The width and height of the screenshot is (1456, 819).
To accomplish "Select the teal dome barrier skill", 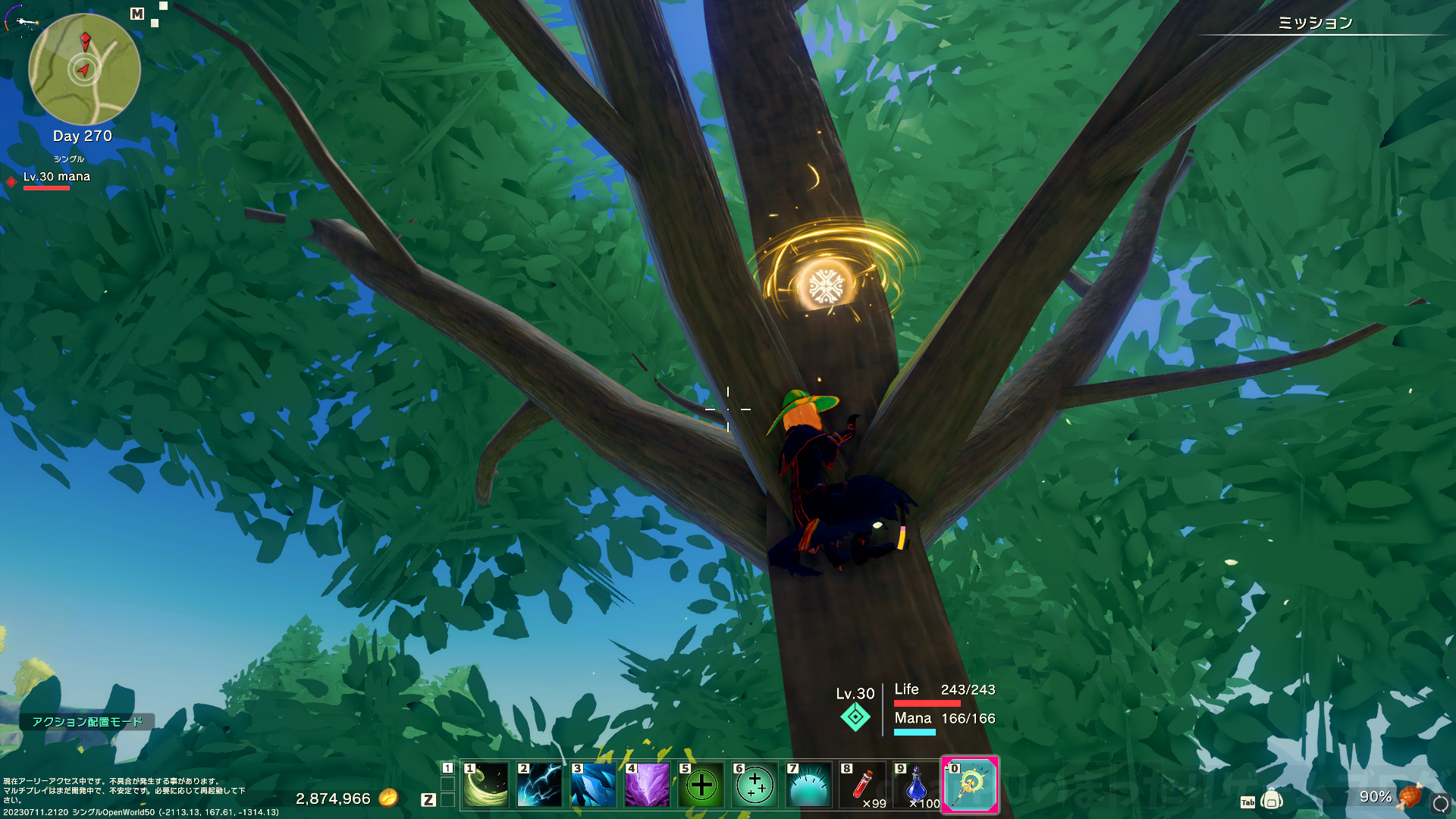I will click(809, 786).
